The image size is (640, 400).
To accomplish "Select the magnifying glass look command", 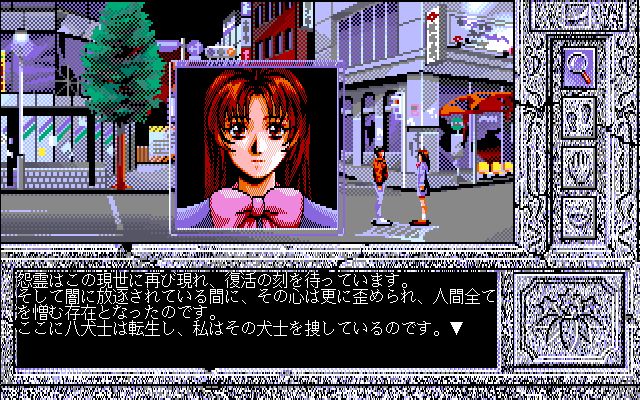I will point(580,67).
